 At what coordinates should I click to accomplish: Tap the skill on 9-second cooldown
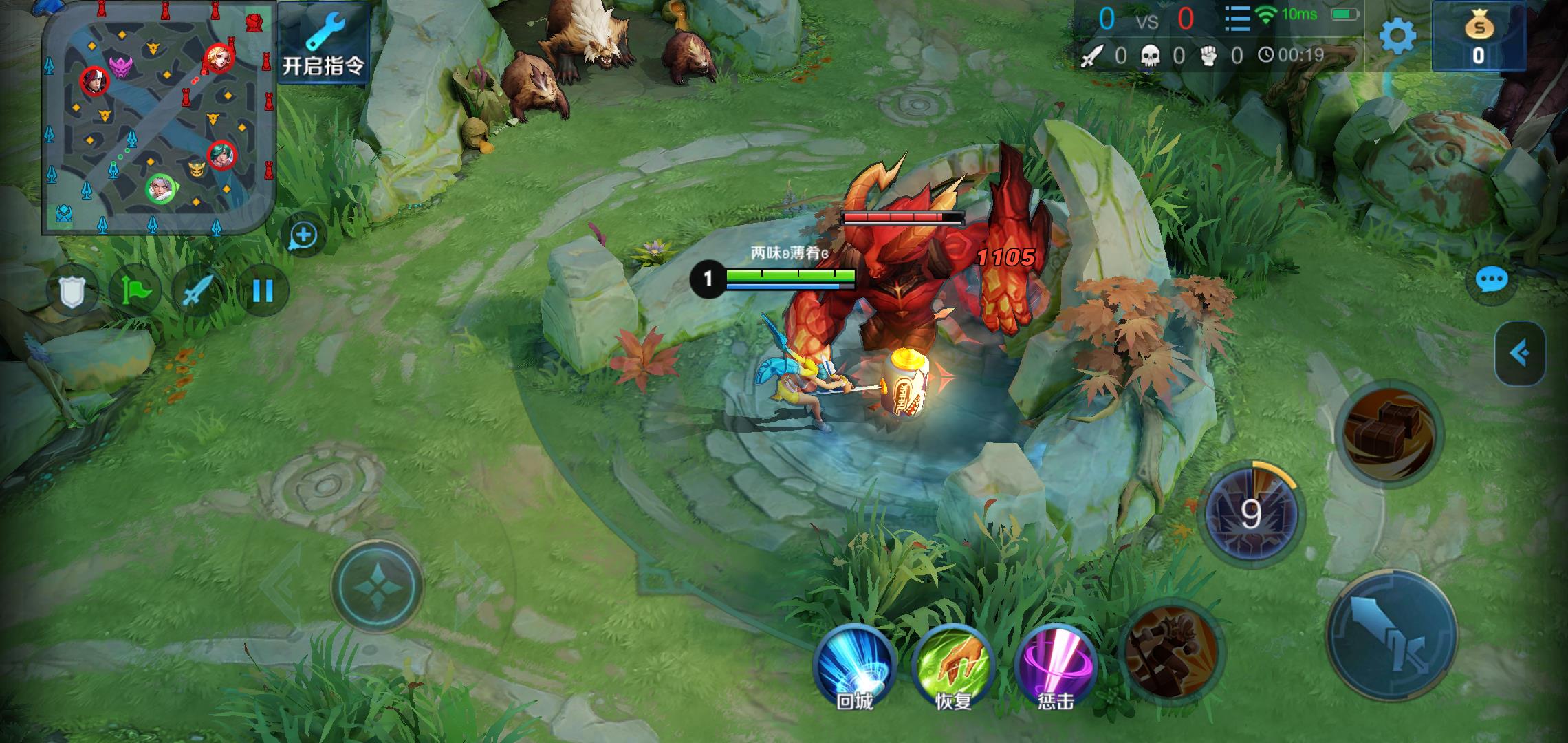[1251, 514]
